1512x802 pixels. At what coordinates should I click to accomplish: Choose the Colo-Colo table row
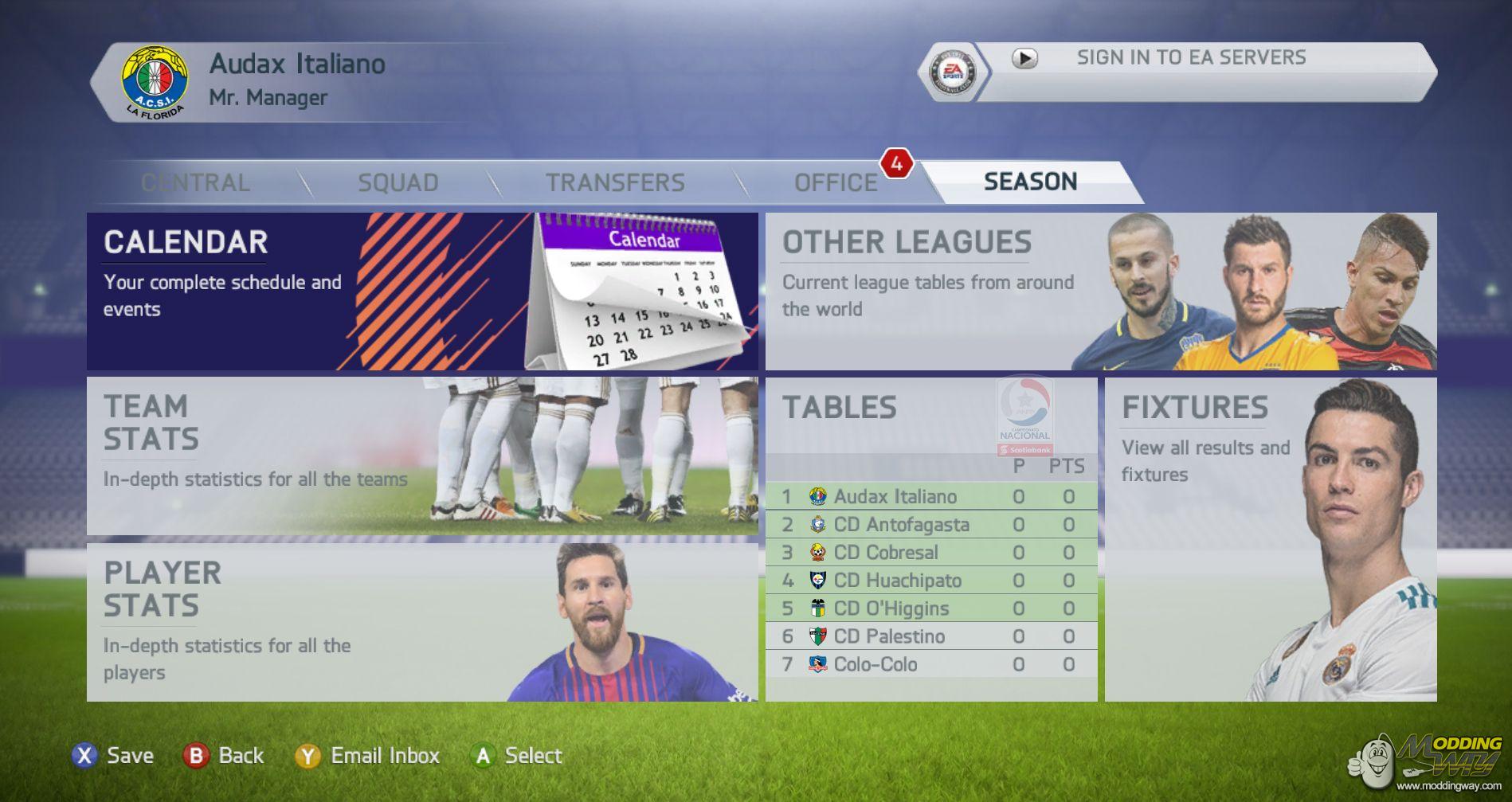930,664
